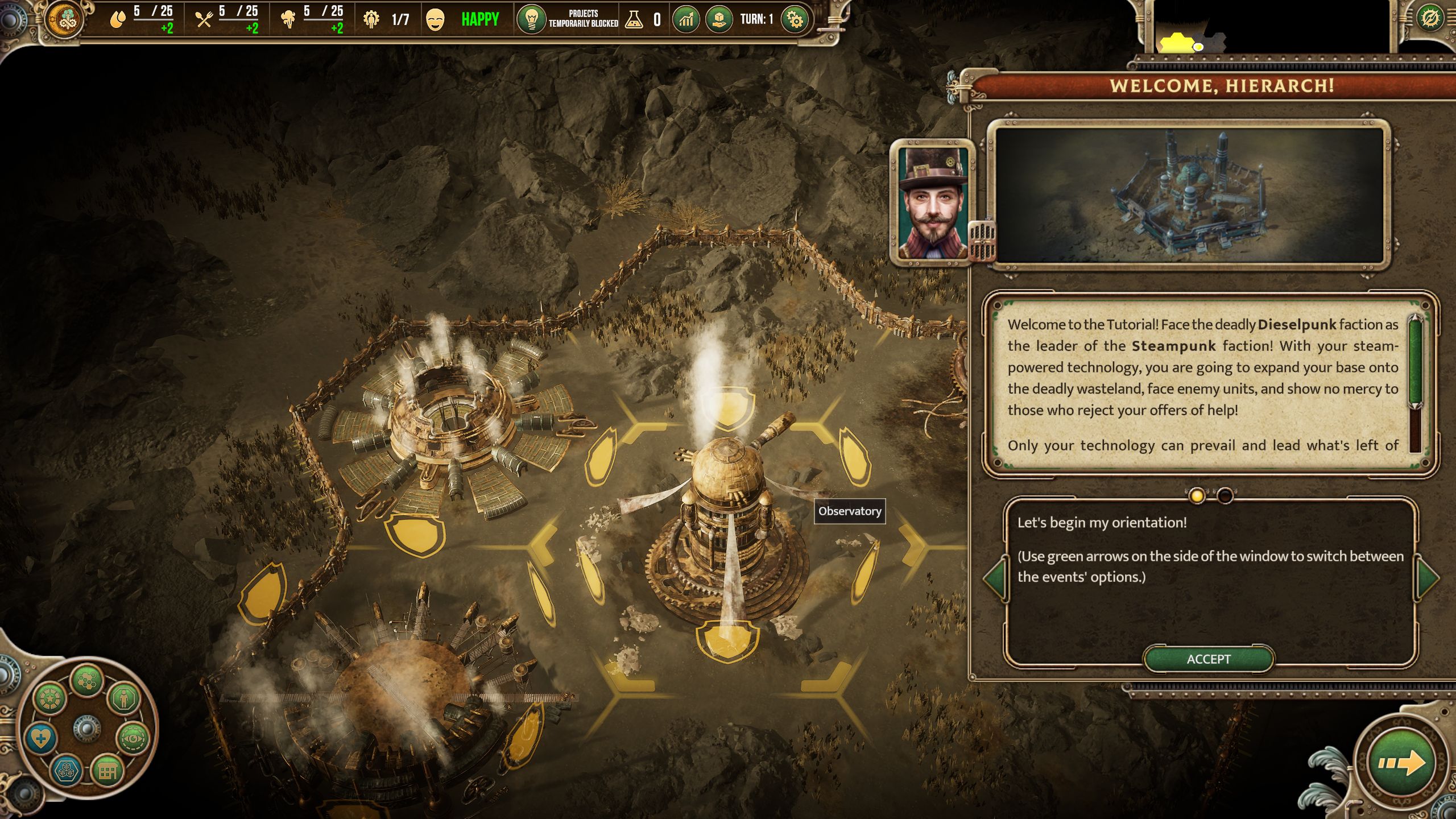Click the statistics graph icon in the top bar
This screenshot has height=819, width=1456.
(x=686, y=20)
